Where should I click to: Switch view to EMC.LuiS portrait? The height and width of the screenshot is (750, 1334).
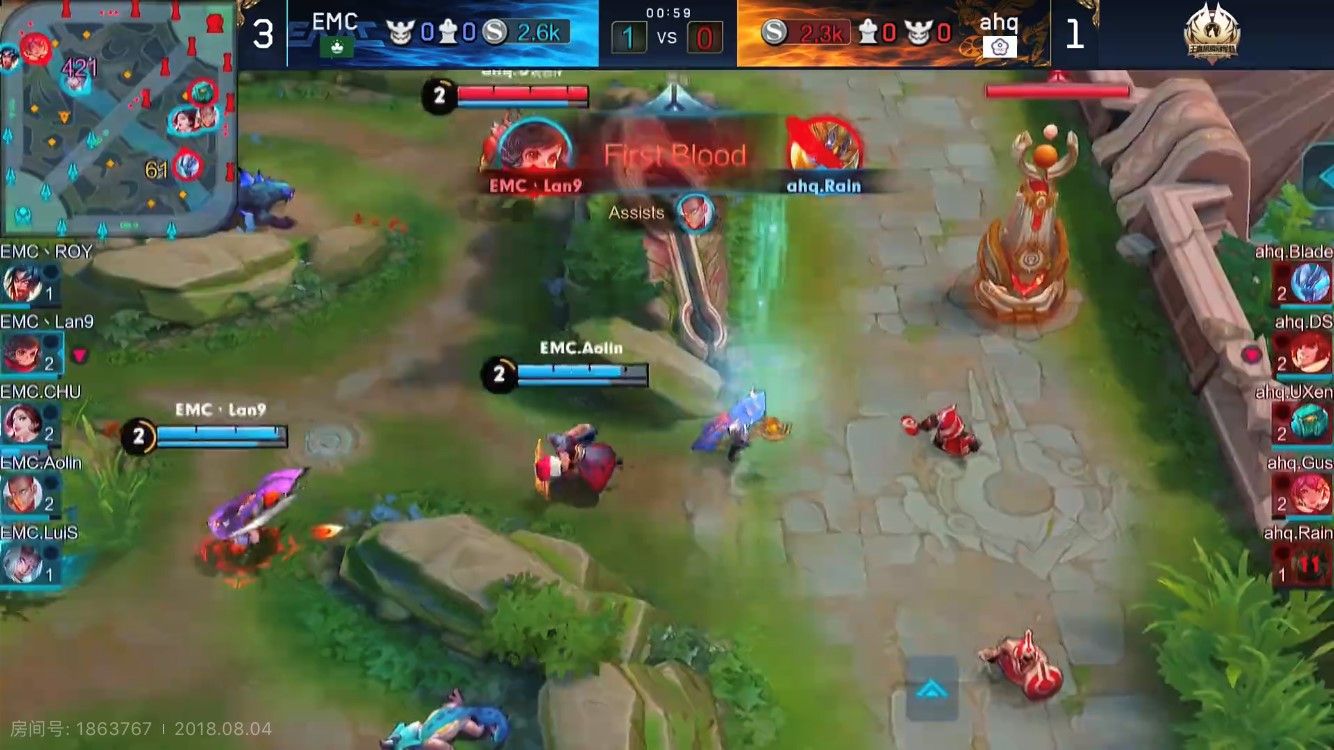(x=21, y=565)
